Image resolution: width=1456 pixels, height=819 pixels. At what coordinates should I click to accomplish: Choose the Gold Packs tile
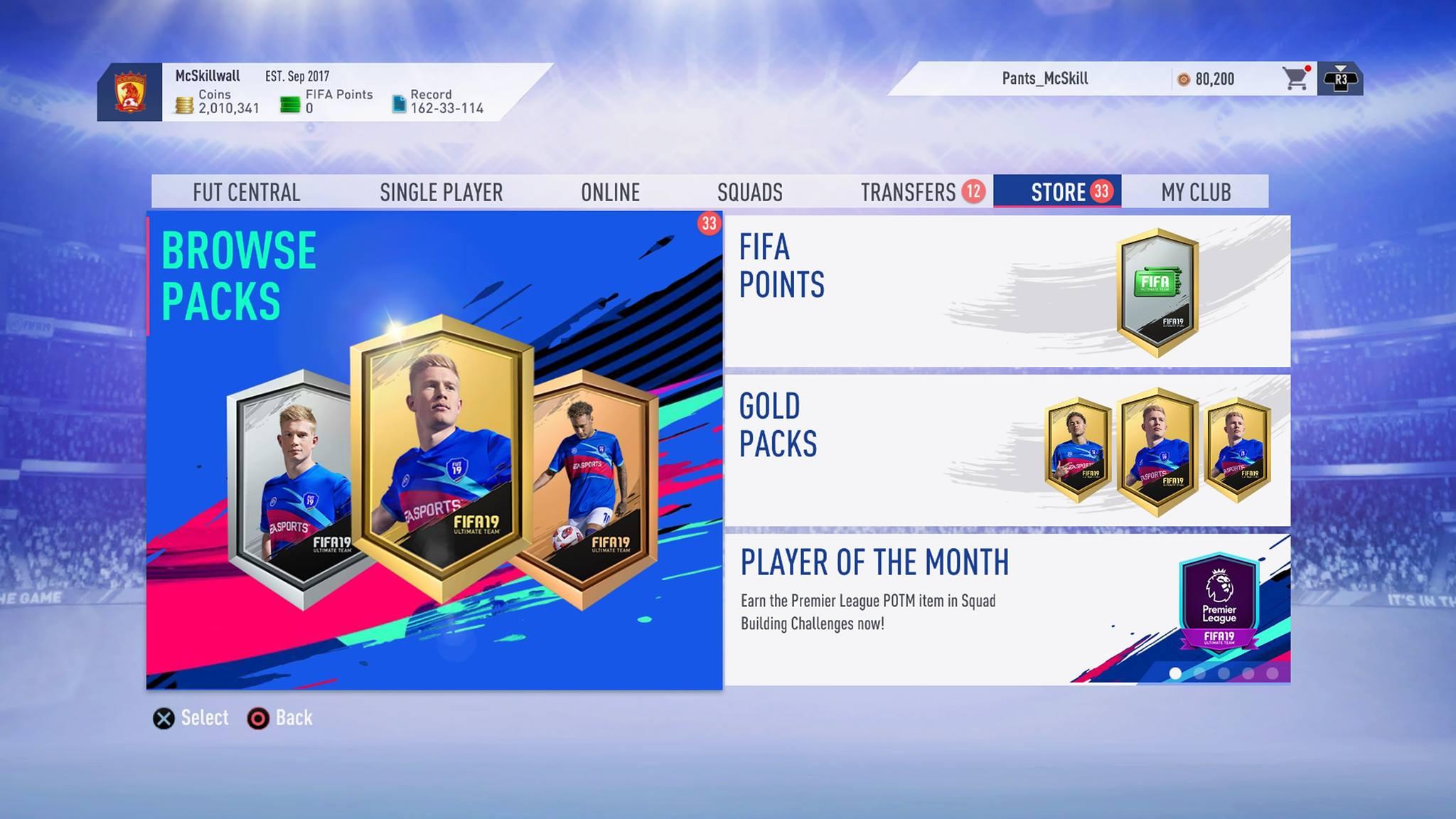point(1007,450)
